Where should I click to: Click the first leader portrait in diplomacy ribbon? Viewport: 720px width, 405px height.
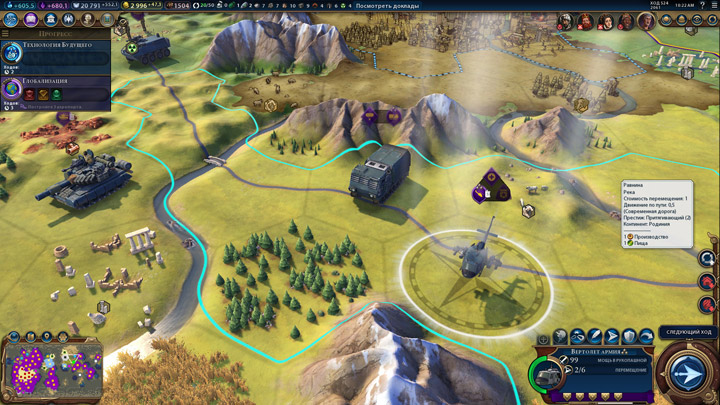point(565,21)
